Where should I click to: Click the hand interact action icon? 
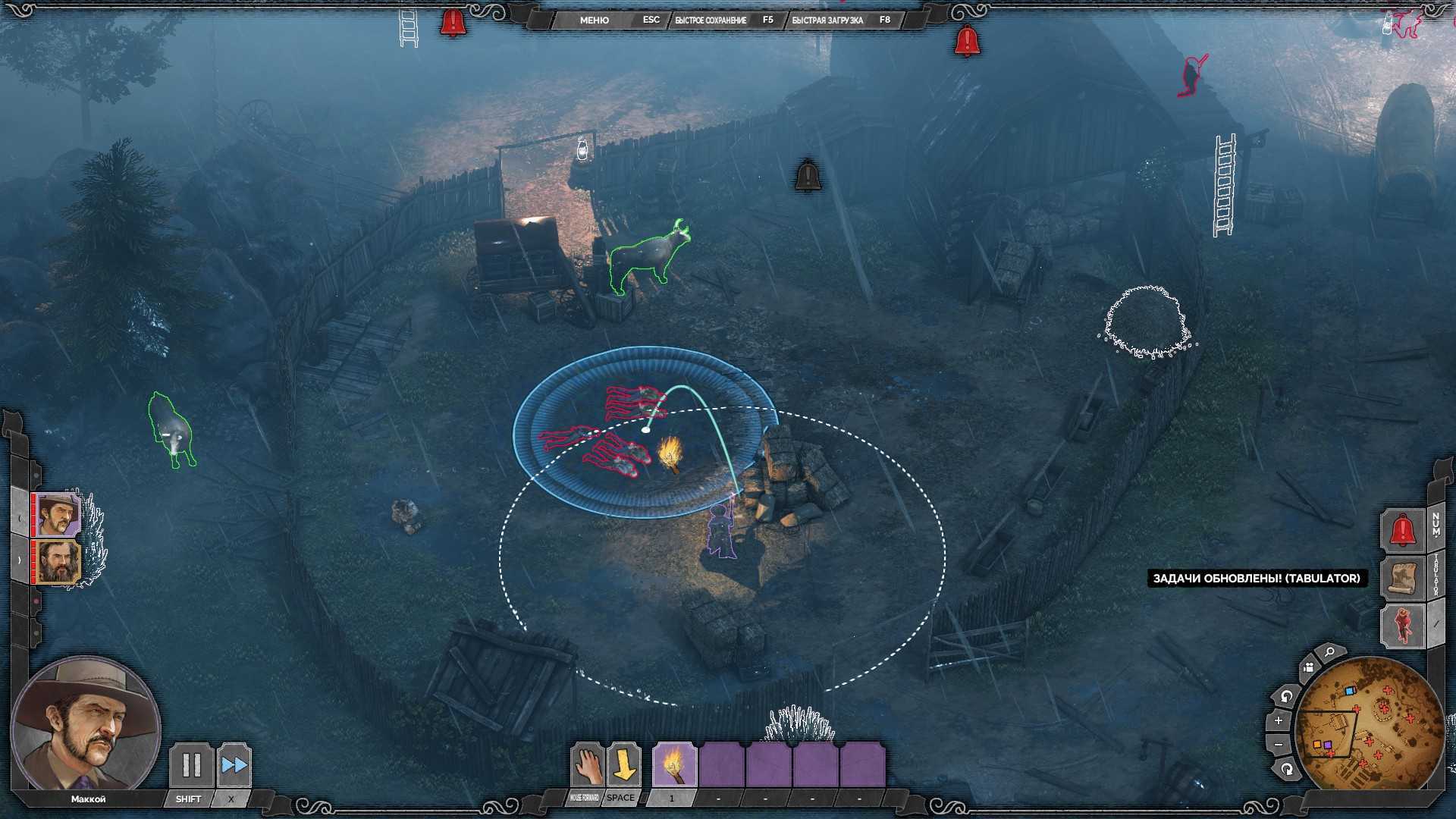click(586, 765)
